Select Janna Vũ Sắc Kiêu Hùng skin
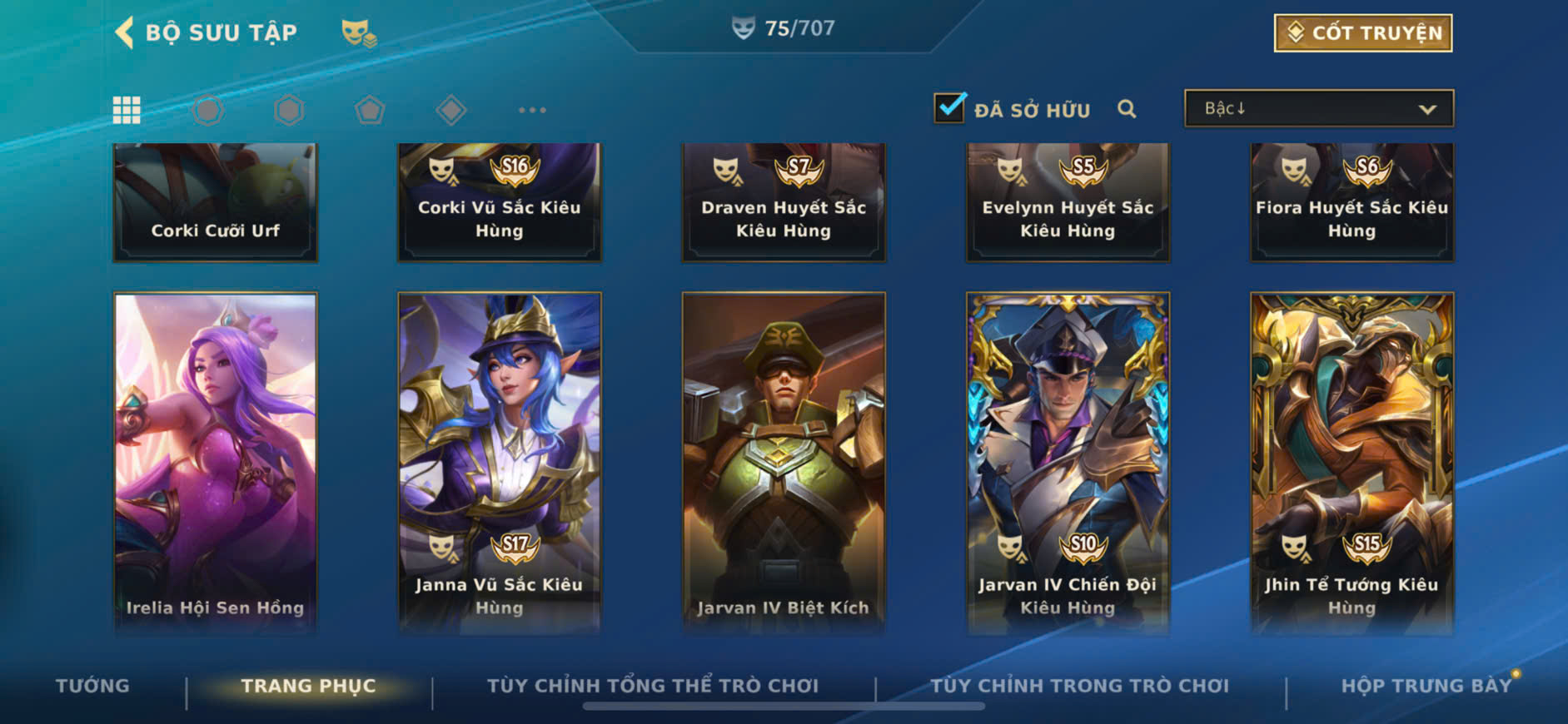 pos(500,462)
